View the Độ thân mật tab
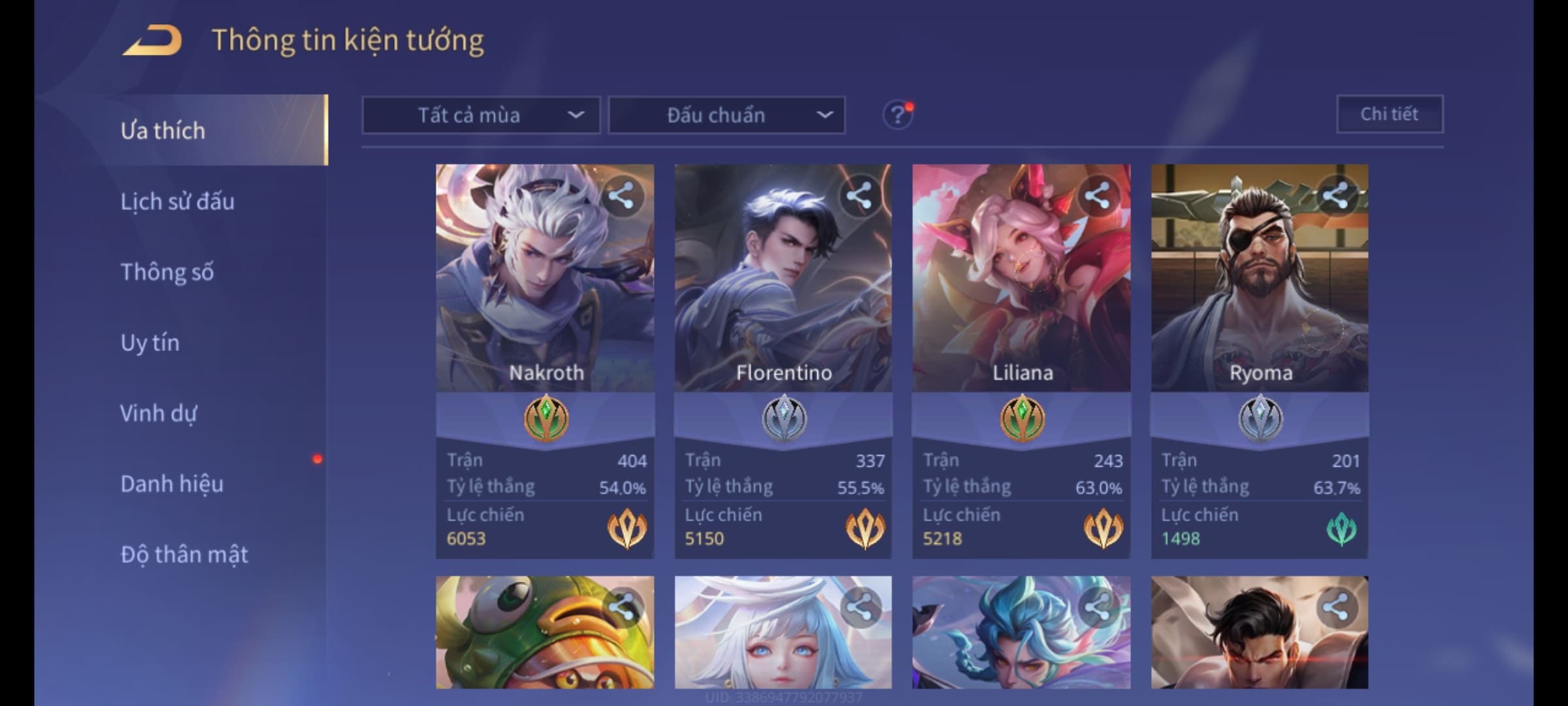 (x=184, y=554)
